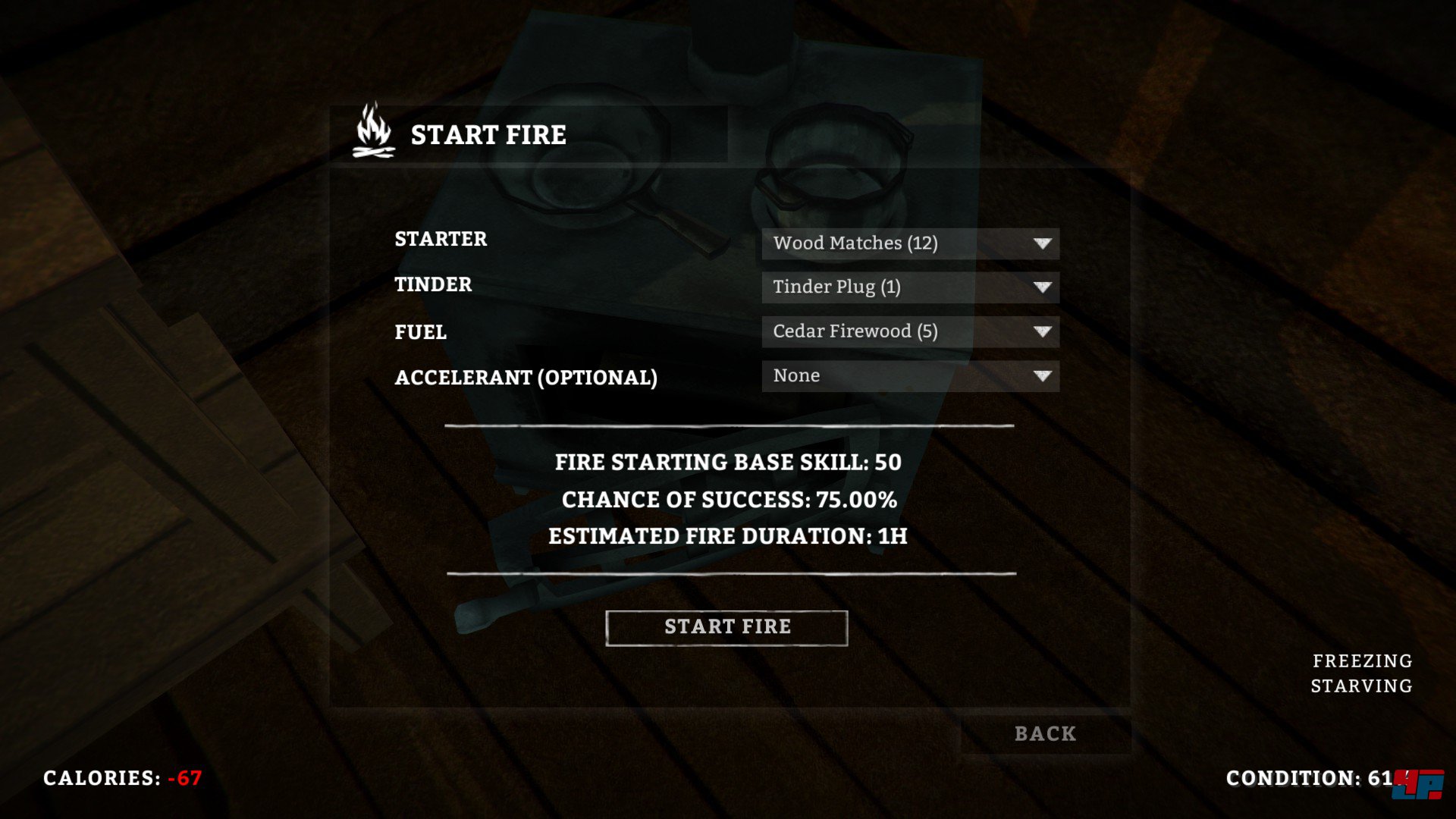Open the Accelerant dropdown set to None
This screenshot has width=1456, height=819.
pos(910,376)
